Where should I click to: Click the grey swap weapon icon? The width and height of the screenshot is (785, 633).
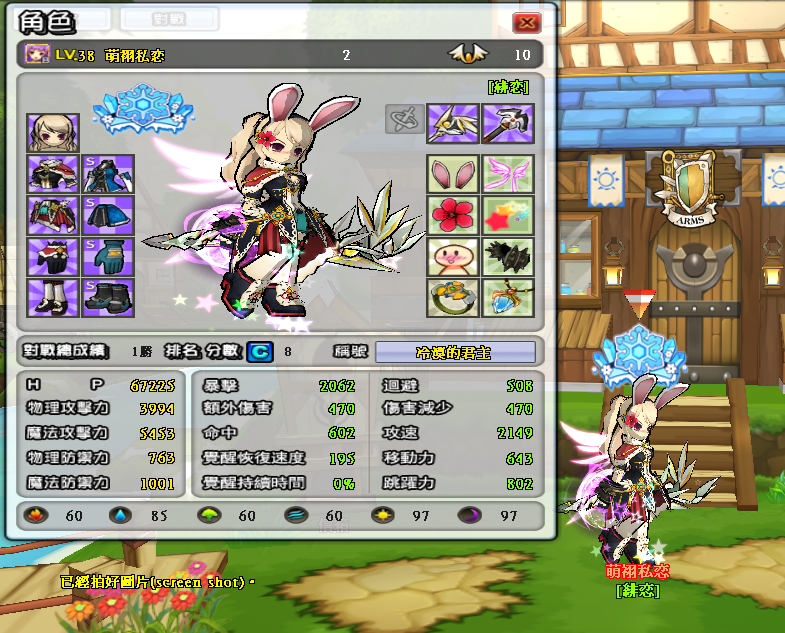pos(402,120)
